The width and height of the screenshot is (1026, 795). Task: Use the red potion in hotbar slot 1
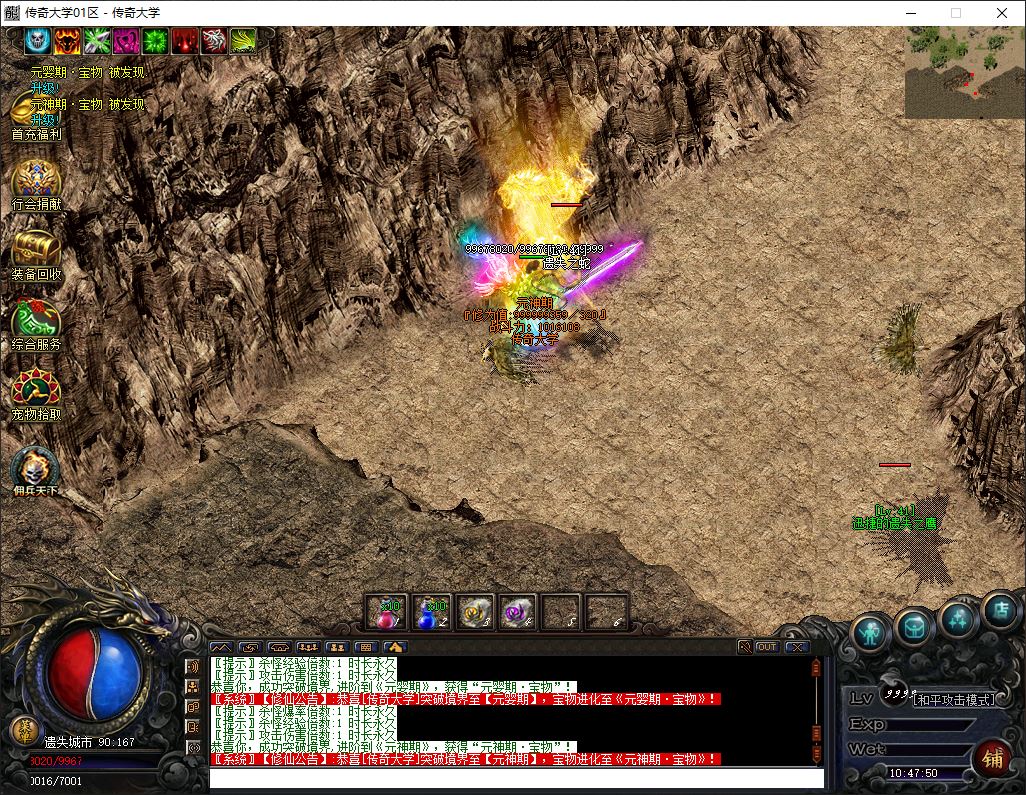386,612
